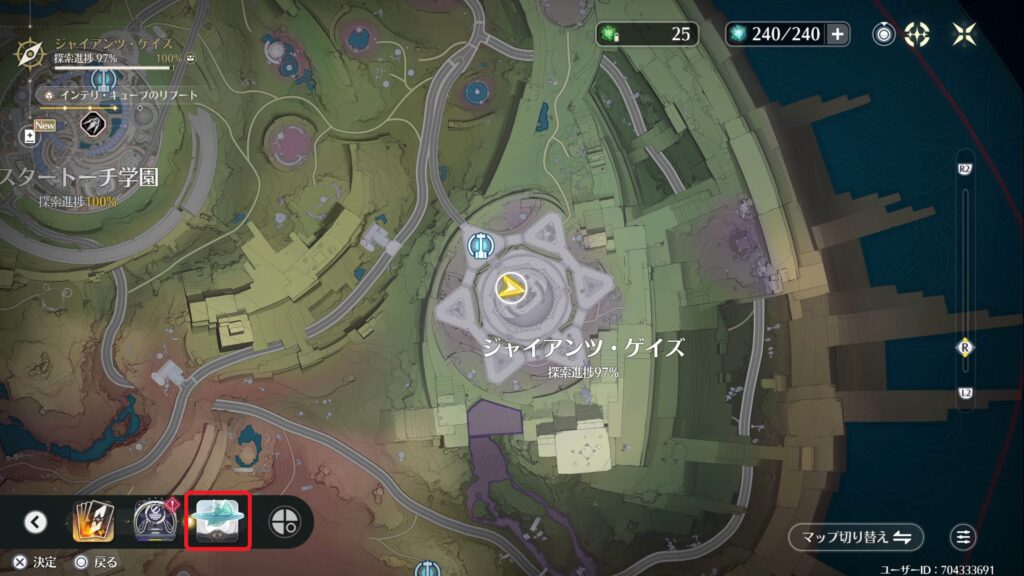Select the teleport waypoint above the player arrow
Screen dimensions: 1024x576
[x=482, y=243]
